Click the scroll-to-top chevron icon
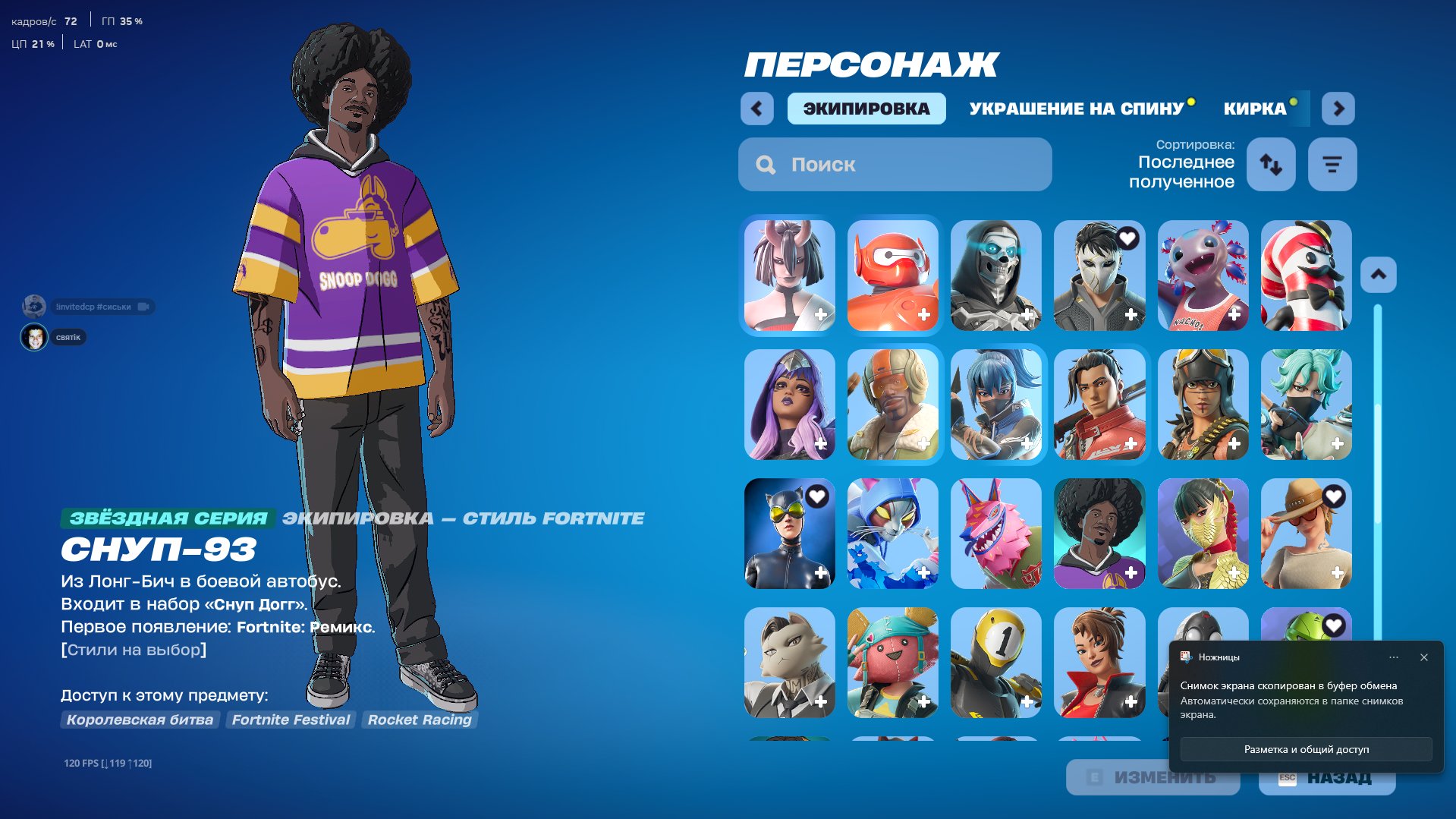 click(1379, 274)
